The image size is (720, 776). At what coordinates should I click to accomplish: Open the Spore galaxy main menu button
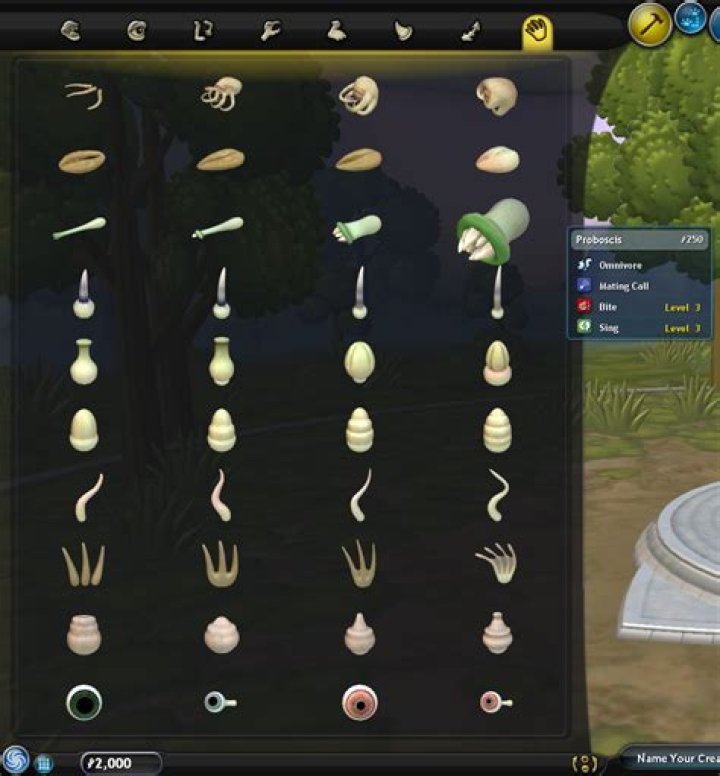point(15,758)
